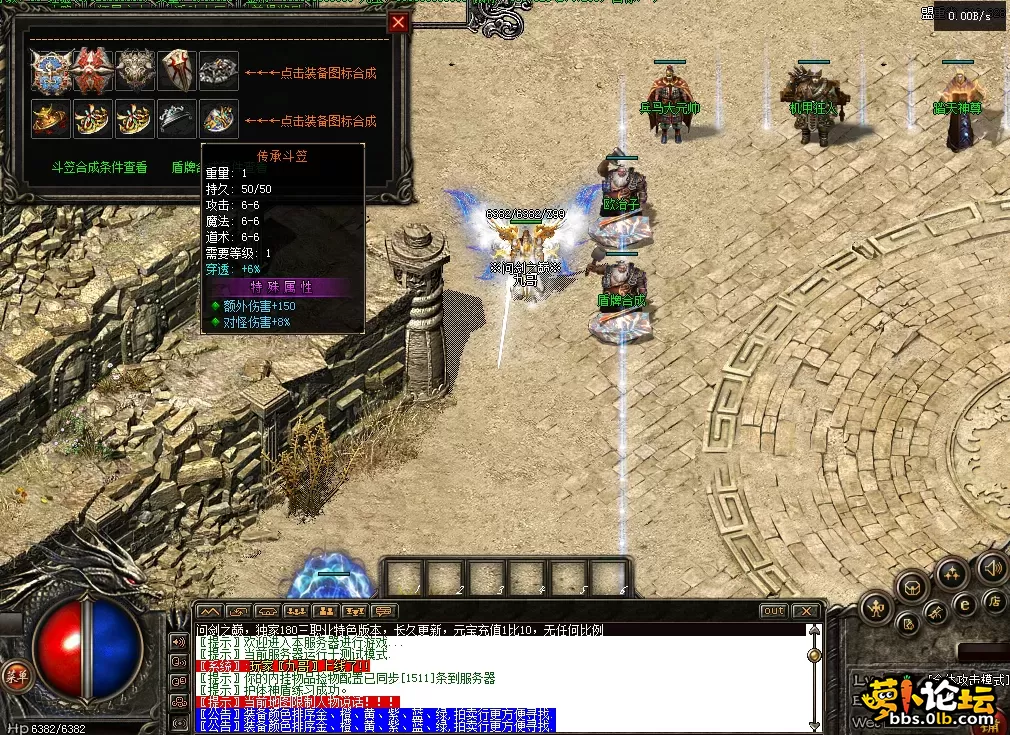Choose the red winged shield icon
The image size is (1010, 735).
pyautogui.click(x=92, y=71)
